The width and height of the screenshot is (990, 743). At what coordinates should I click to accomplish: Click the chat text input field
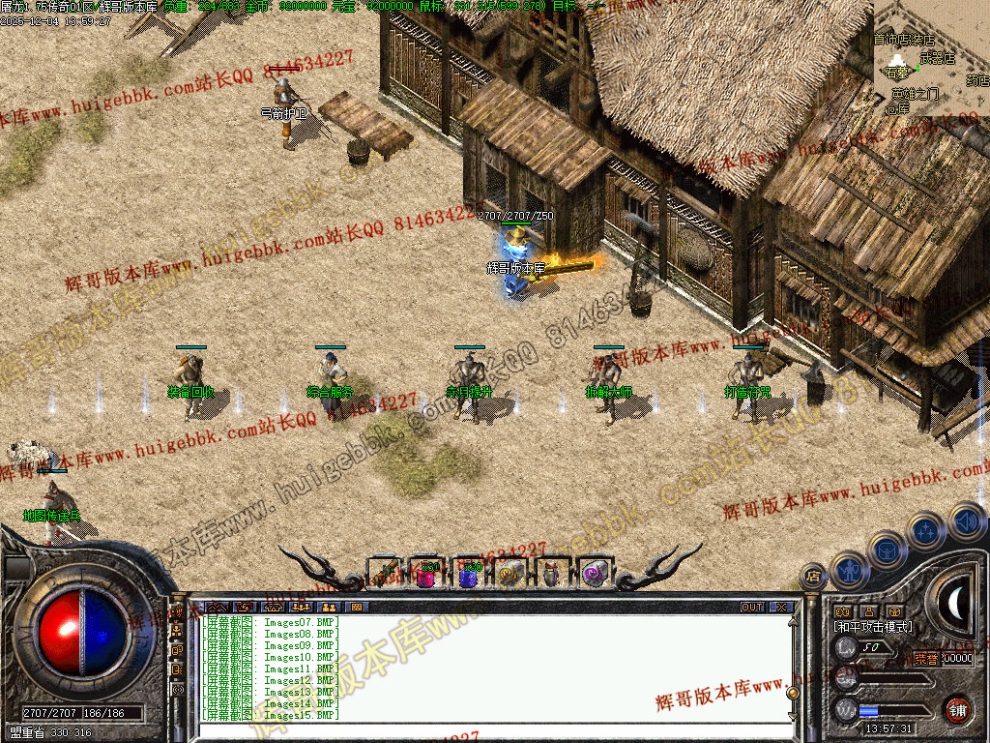click(490, 730)
